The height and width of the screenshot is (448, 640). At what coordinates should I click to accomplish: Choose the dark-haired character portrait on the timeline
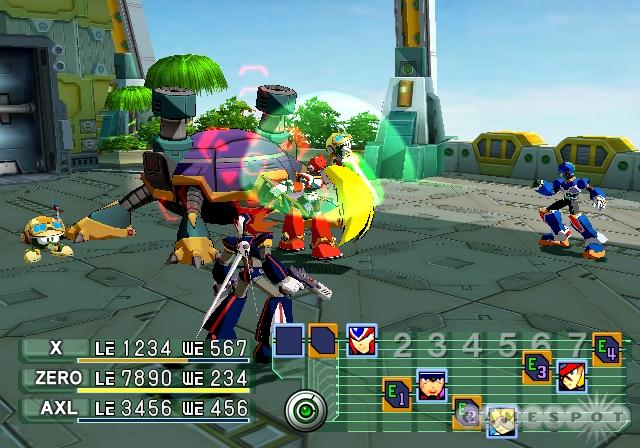[x=431, y=383]
